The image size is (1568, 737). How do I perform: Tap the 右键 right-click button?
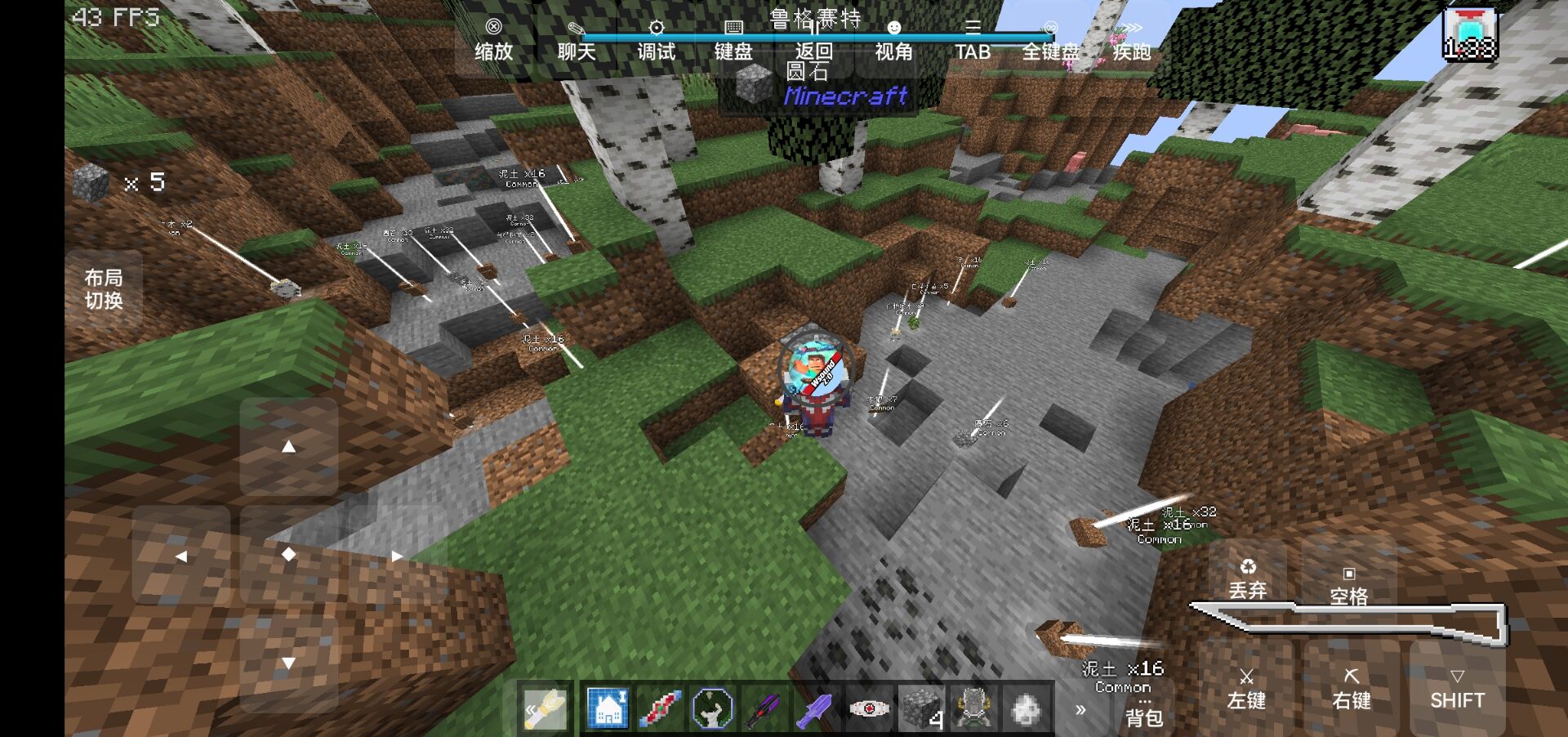(1352, 689)
